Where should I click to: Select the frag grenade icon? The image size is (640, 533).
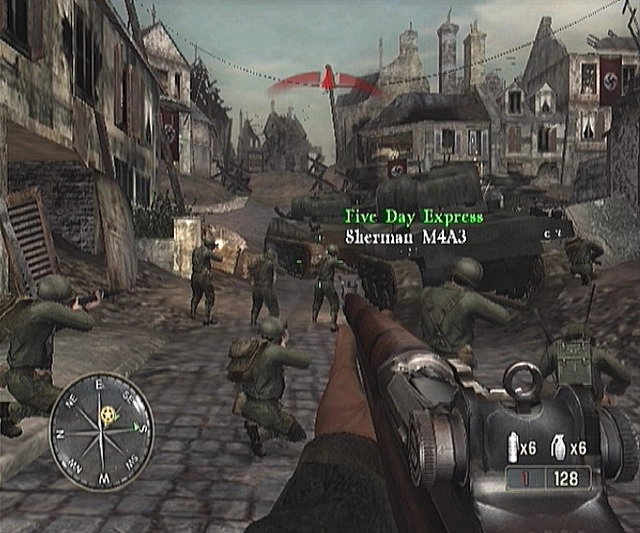[x=559, y=448]
